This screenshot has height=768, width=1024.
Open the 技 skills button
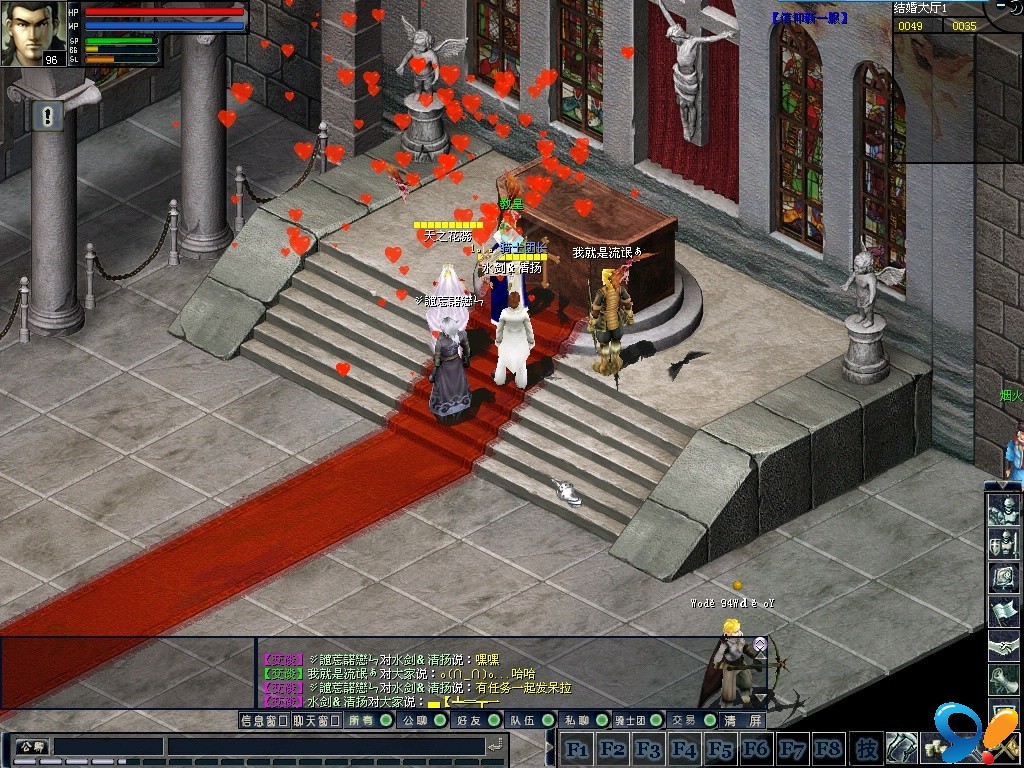click(x=867, y=748)
